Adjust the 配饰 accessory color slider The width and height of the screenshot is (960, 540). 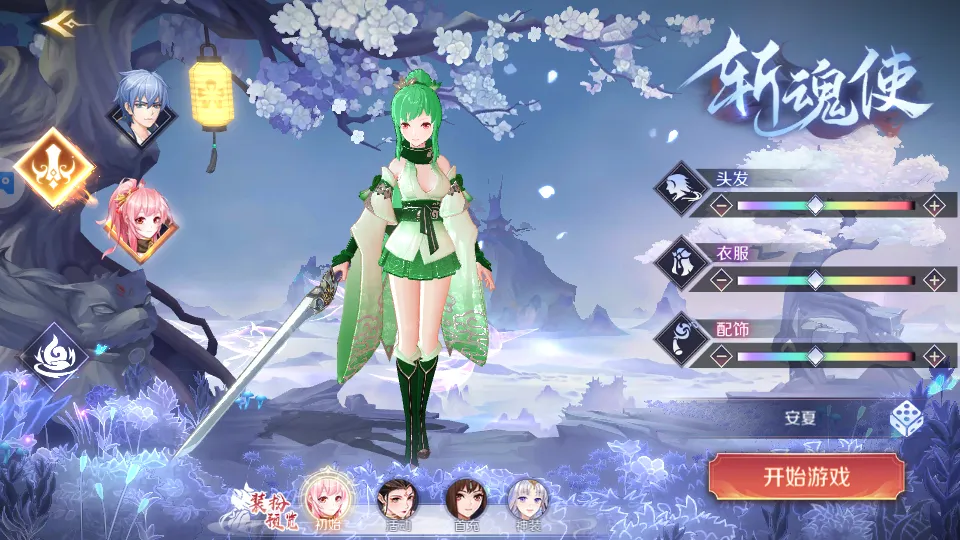click(816, 355)
